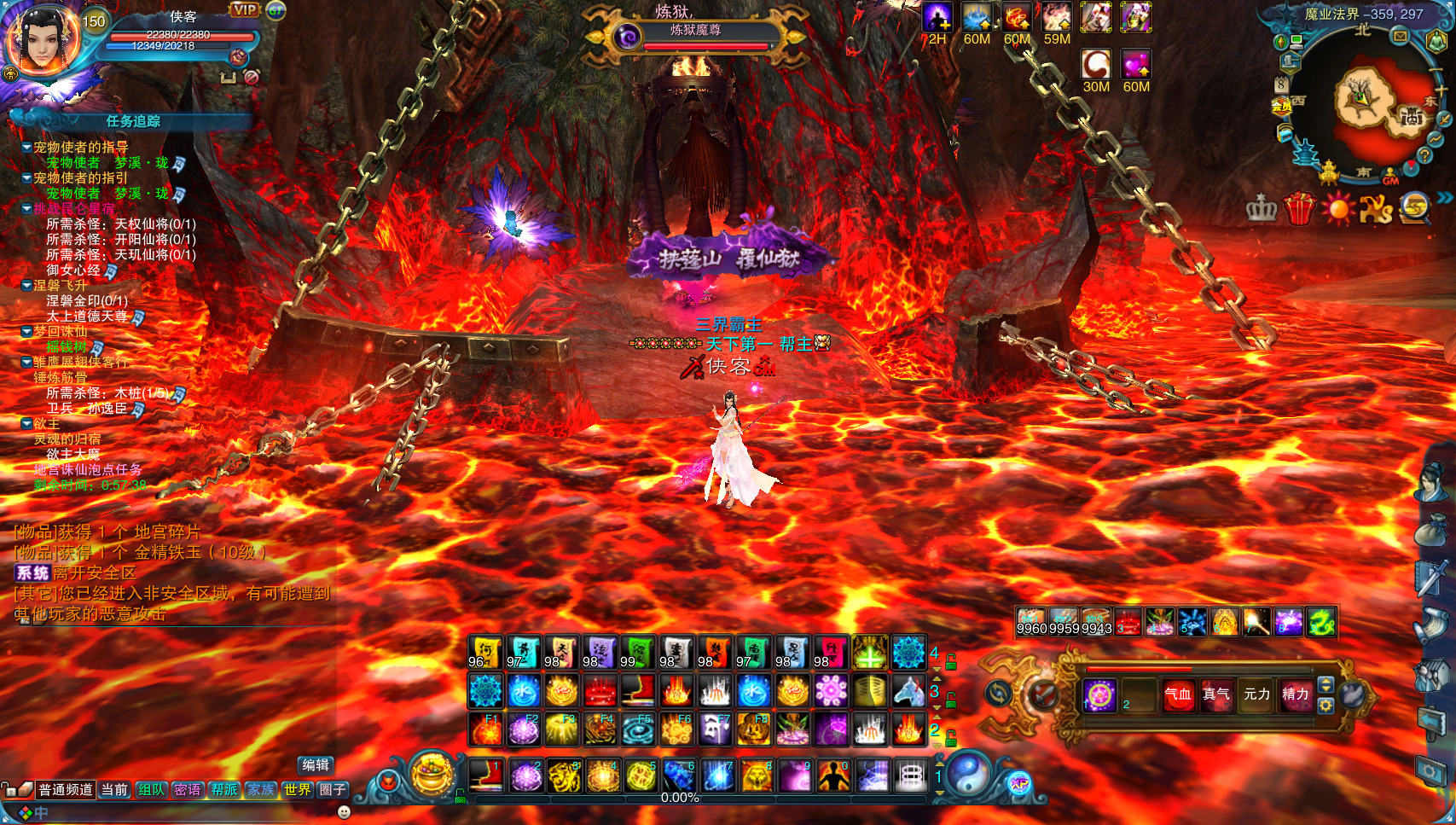Open the mail envelope icon by minimap
The image size is (1456, 825).
pyautogui.click(x=1400, y=36)
